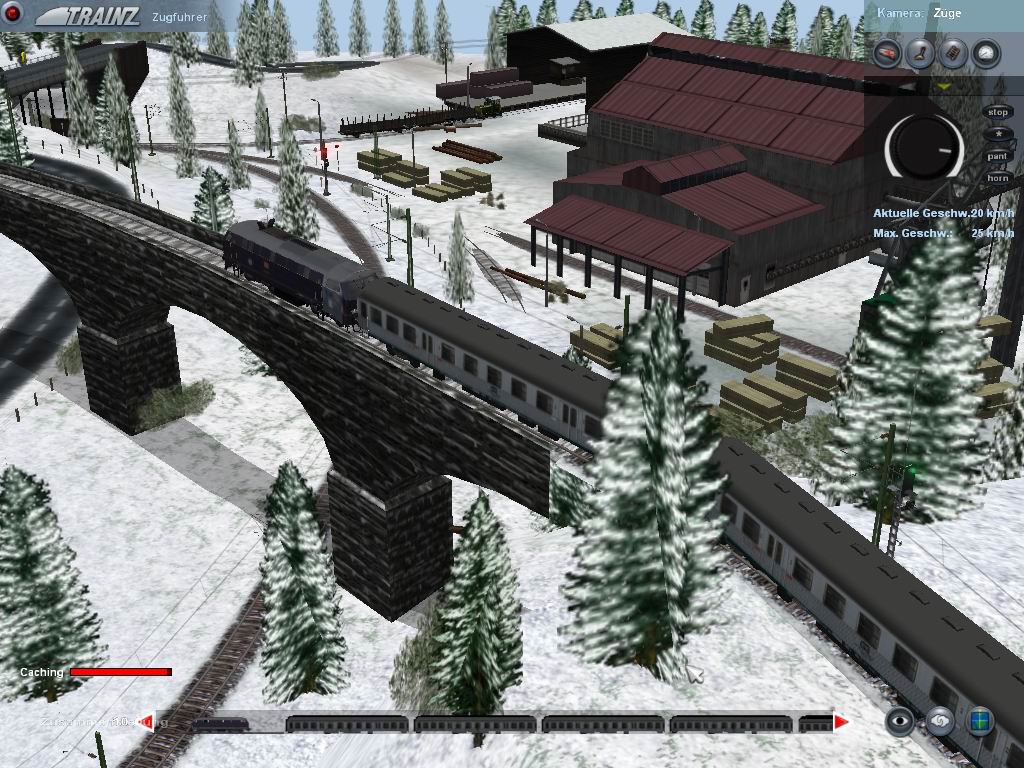Image resolution: width=1024 pixels, height=768 pixels.
Task: Open the map globe button
Action: tap(980, 721)
